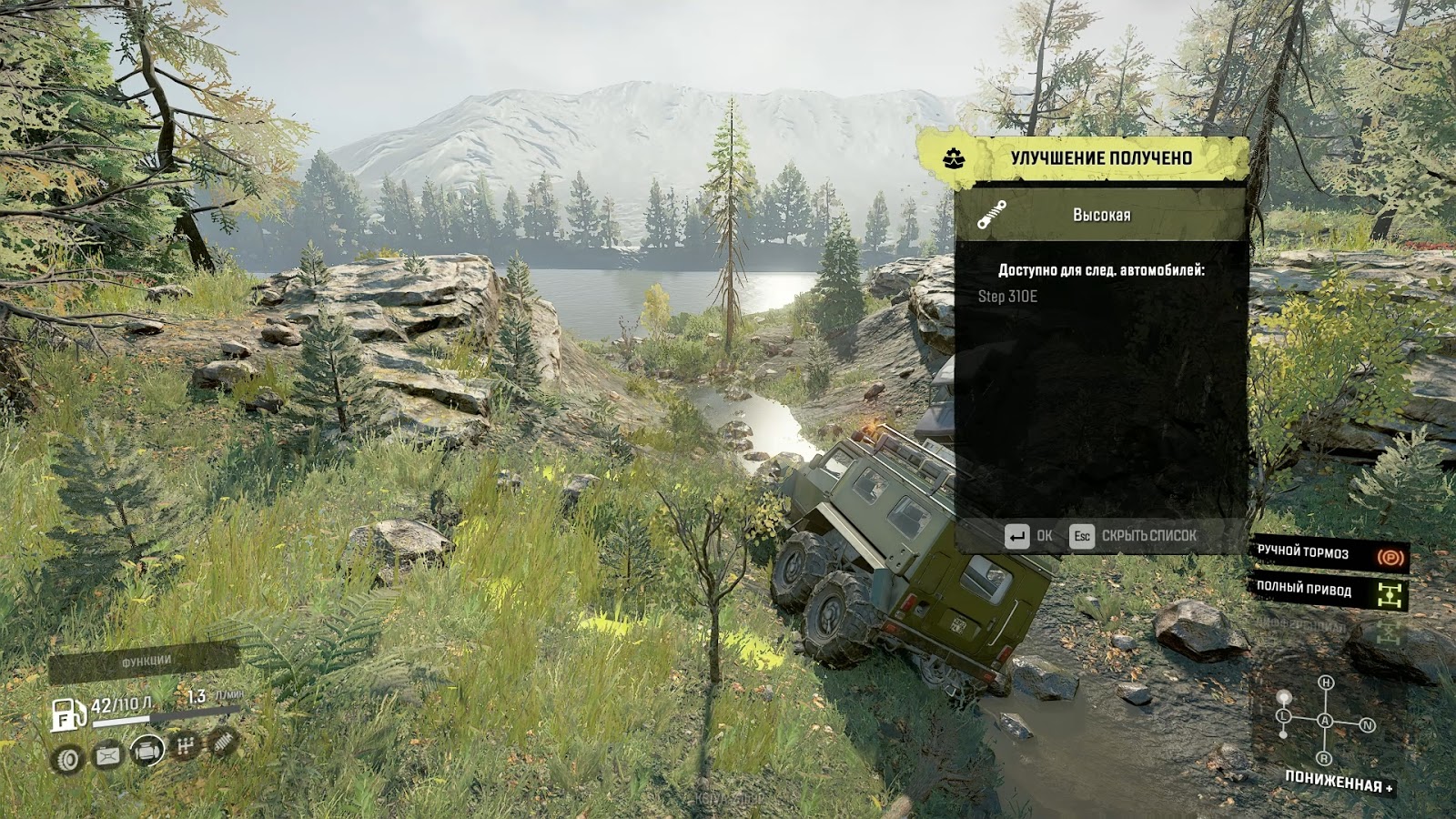Toggle the Ручной тормоз handbrake
The height and width of the screenshot is (819, 1456).
(x=1330, y=553)
